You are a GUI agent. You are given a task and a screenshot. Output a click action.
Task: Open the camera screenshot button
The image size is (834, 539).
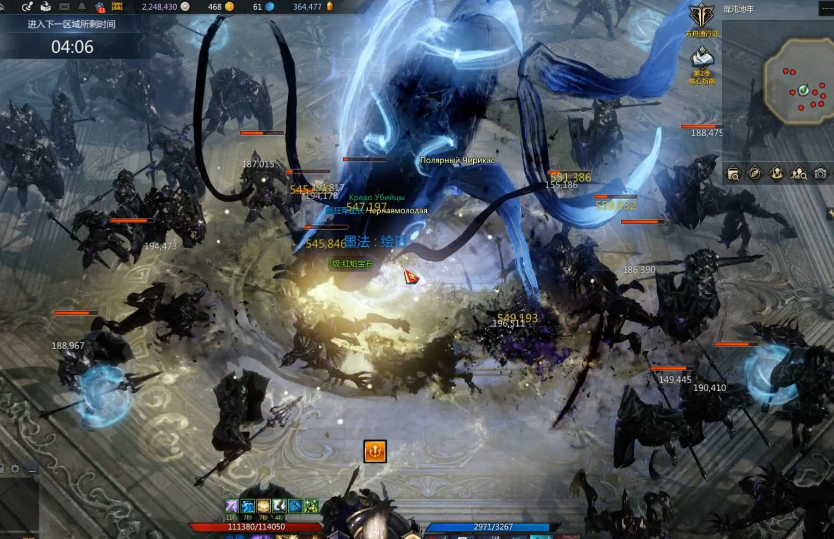click(x=820, y=173)
